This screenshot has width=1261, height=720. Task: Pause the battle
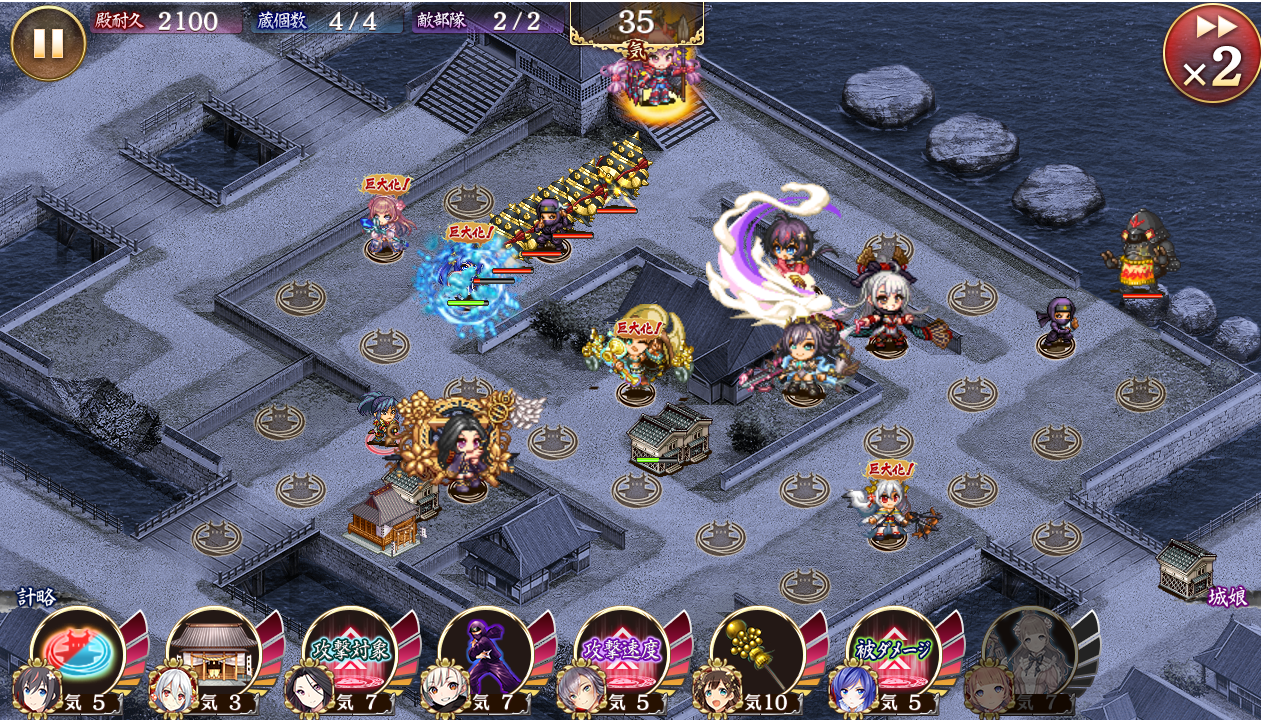click(48, 43)
